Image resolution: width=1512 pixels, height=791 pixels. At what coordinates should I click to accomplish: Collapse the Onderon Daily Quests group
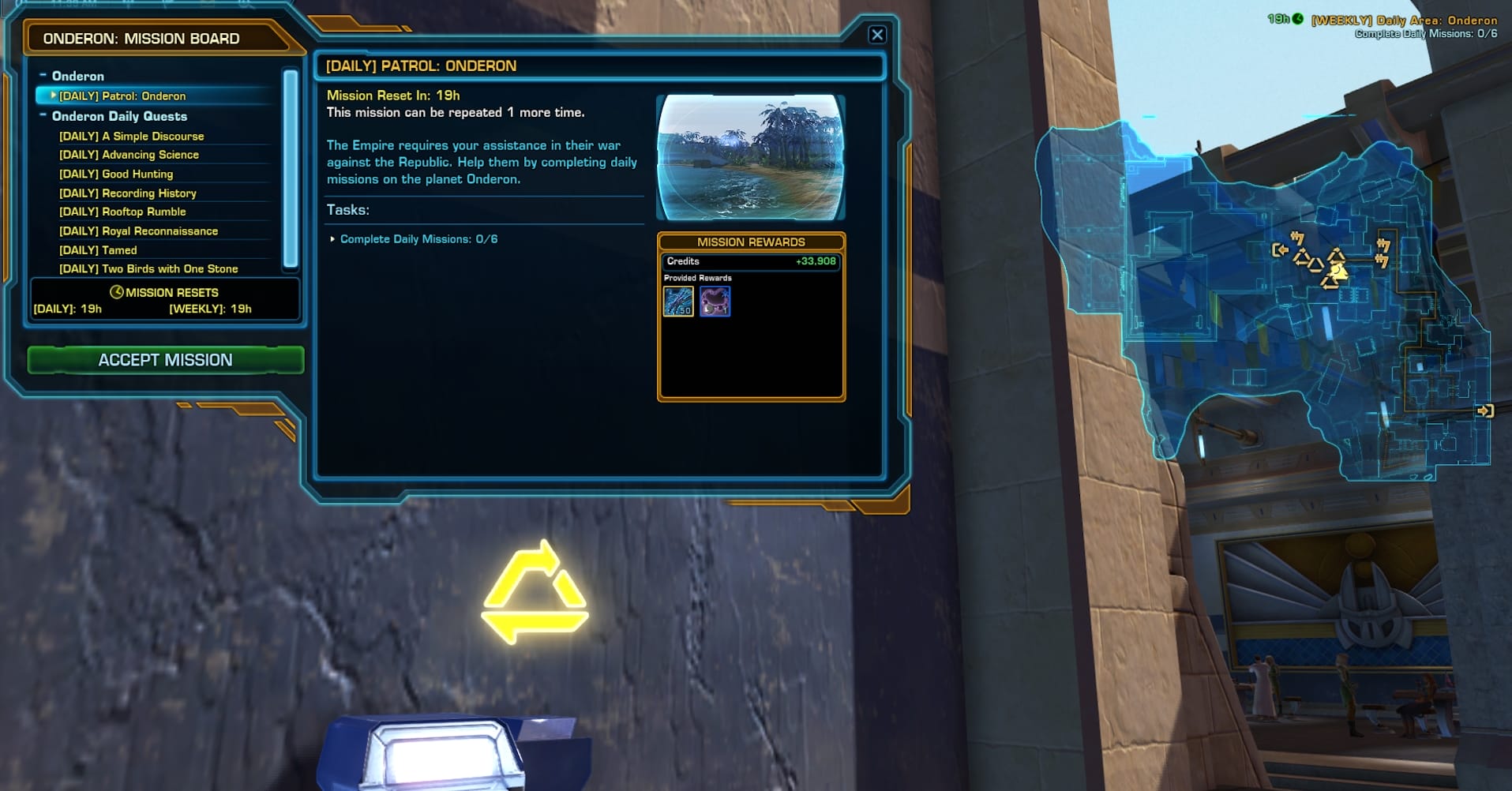(43, 116)
